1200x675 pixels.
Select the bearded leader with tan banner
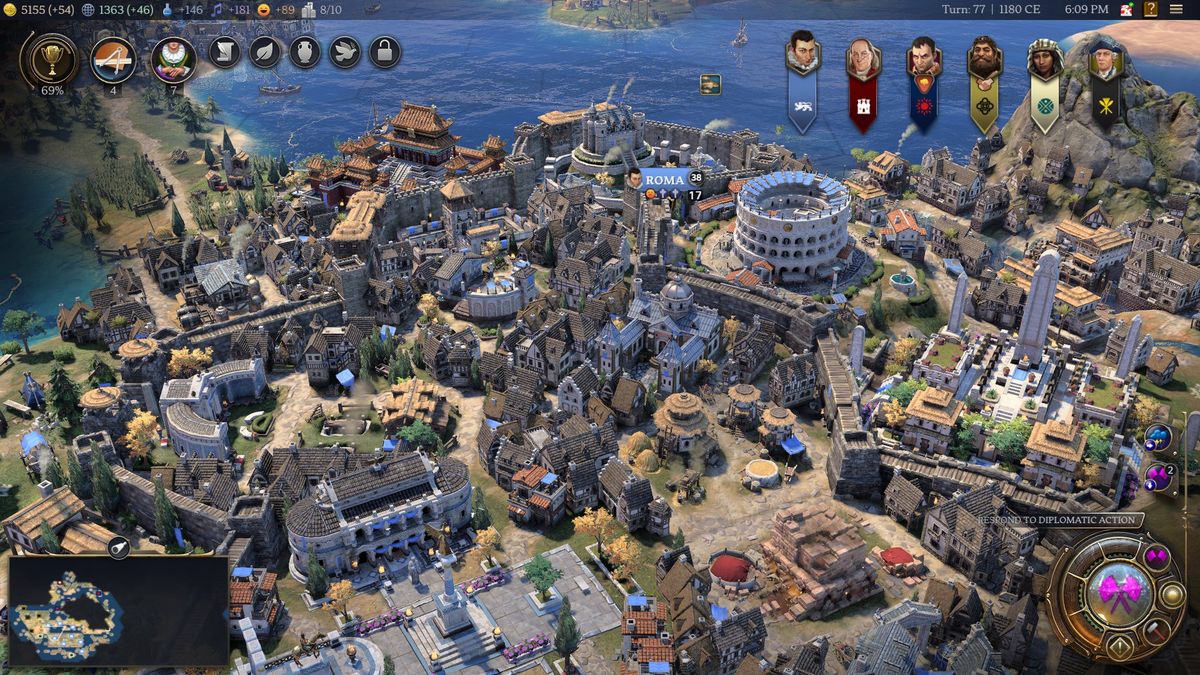click(985, 82)
